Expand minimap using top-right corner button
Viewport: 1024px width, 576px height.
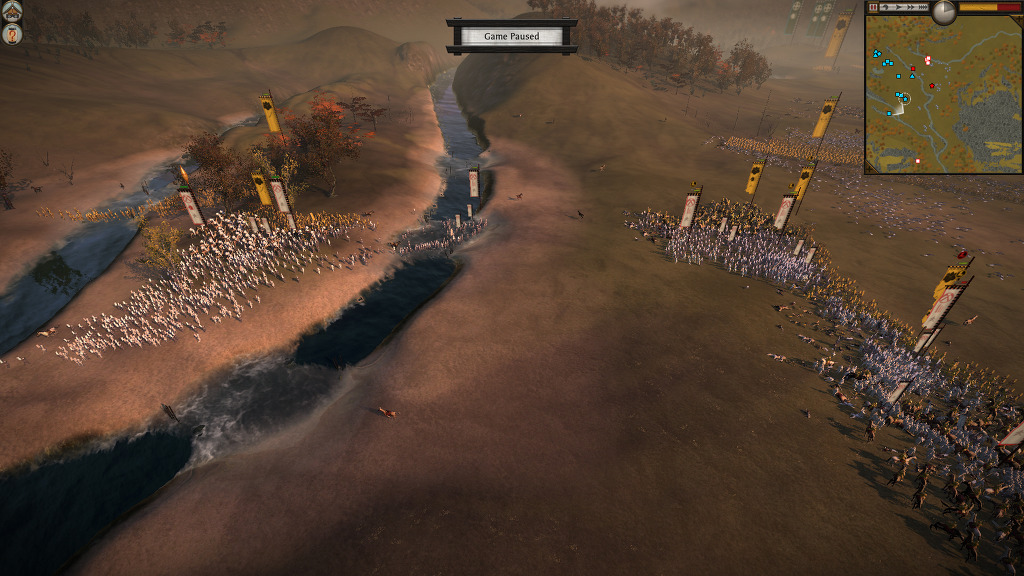[1017, 17]
